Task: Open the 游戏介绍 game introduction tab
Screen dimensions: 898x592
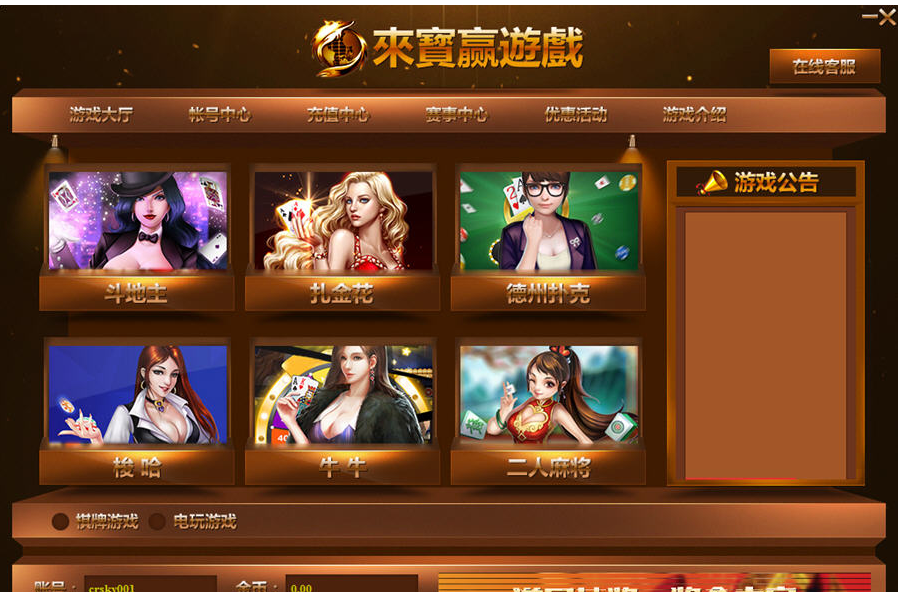Action: [x=694, y=114]
